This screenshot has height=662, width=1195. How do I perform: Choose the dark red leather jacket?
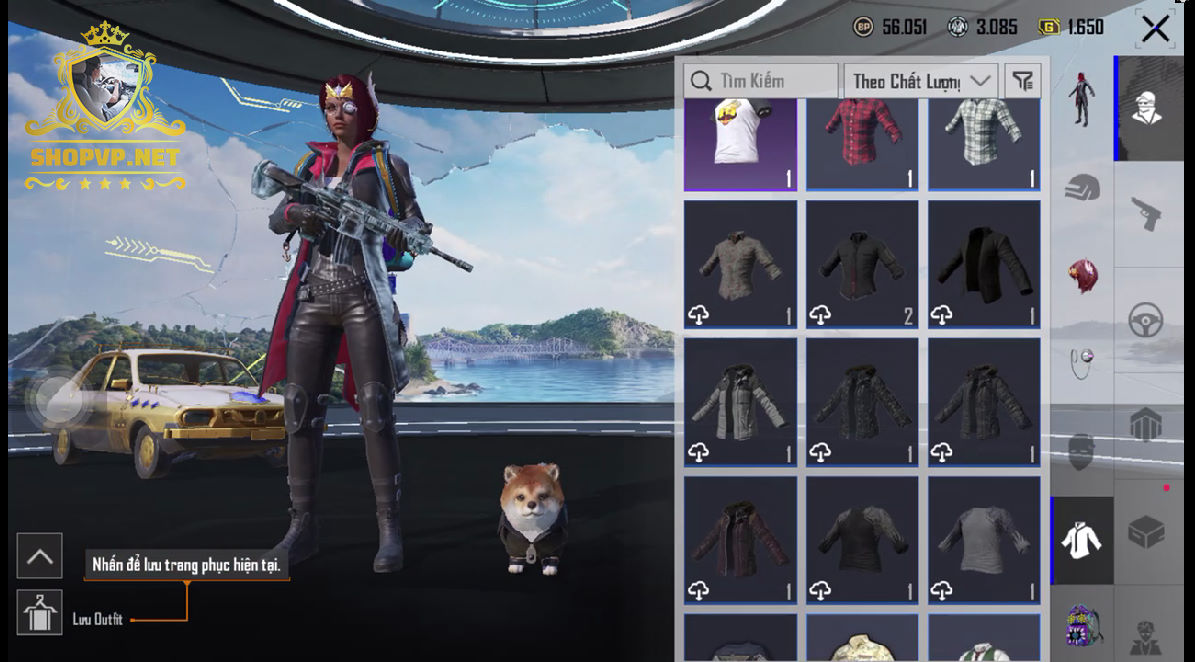740,540
